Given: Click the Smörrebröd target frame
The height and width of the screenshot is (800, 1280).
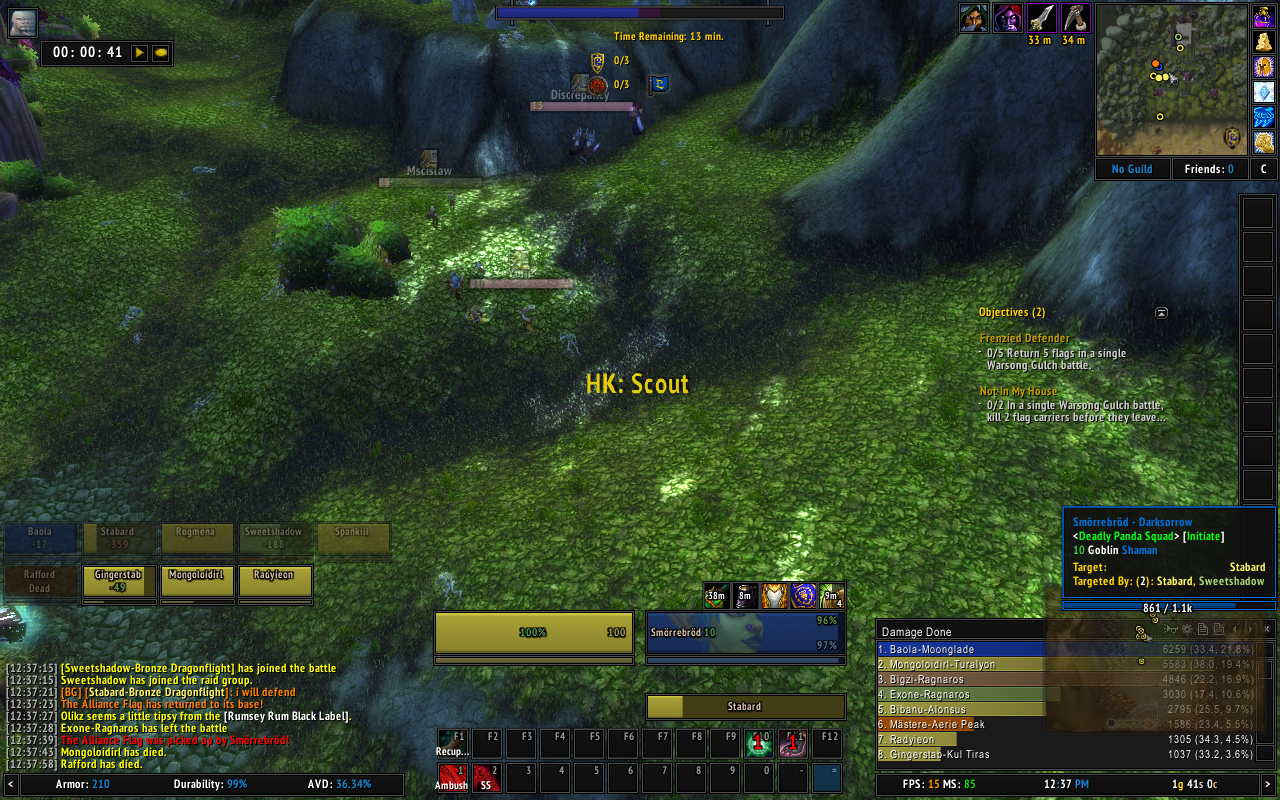Looking at the screenshot, I should coord(745,633).
